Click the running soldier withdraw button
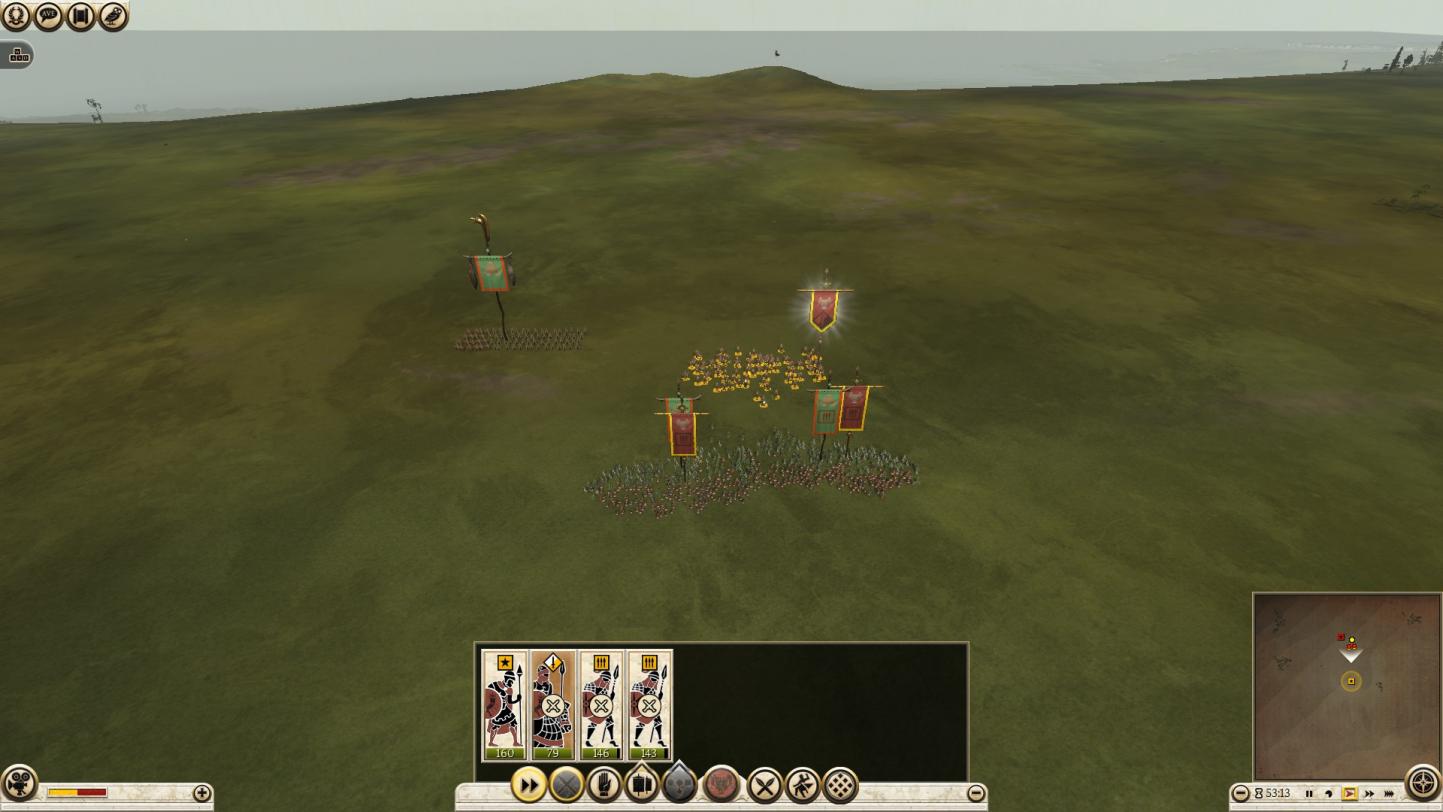The image size is (1443, 812). pyautogui.click(x=802, y=786)
